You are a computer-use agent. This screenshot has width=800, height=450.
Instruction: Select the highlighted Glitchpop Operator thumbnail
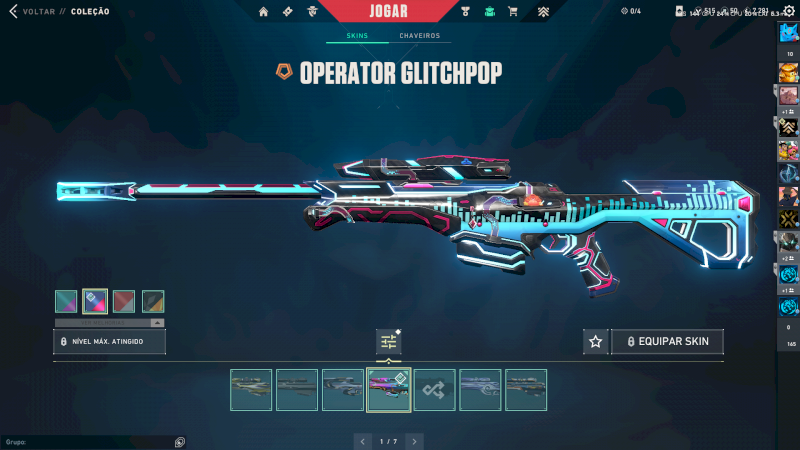tap(389, 390)
